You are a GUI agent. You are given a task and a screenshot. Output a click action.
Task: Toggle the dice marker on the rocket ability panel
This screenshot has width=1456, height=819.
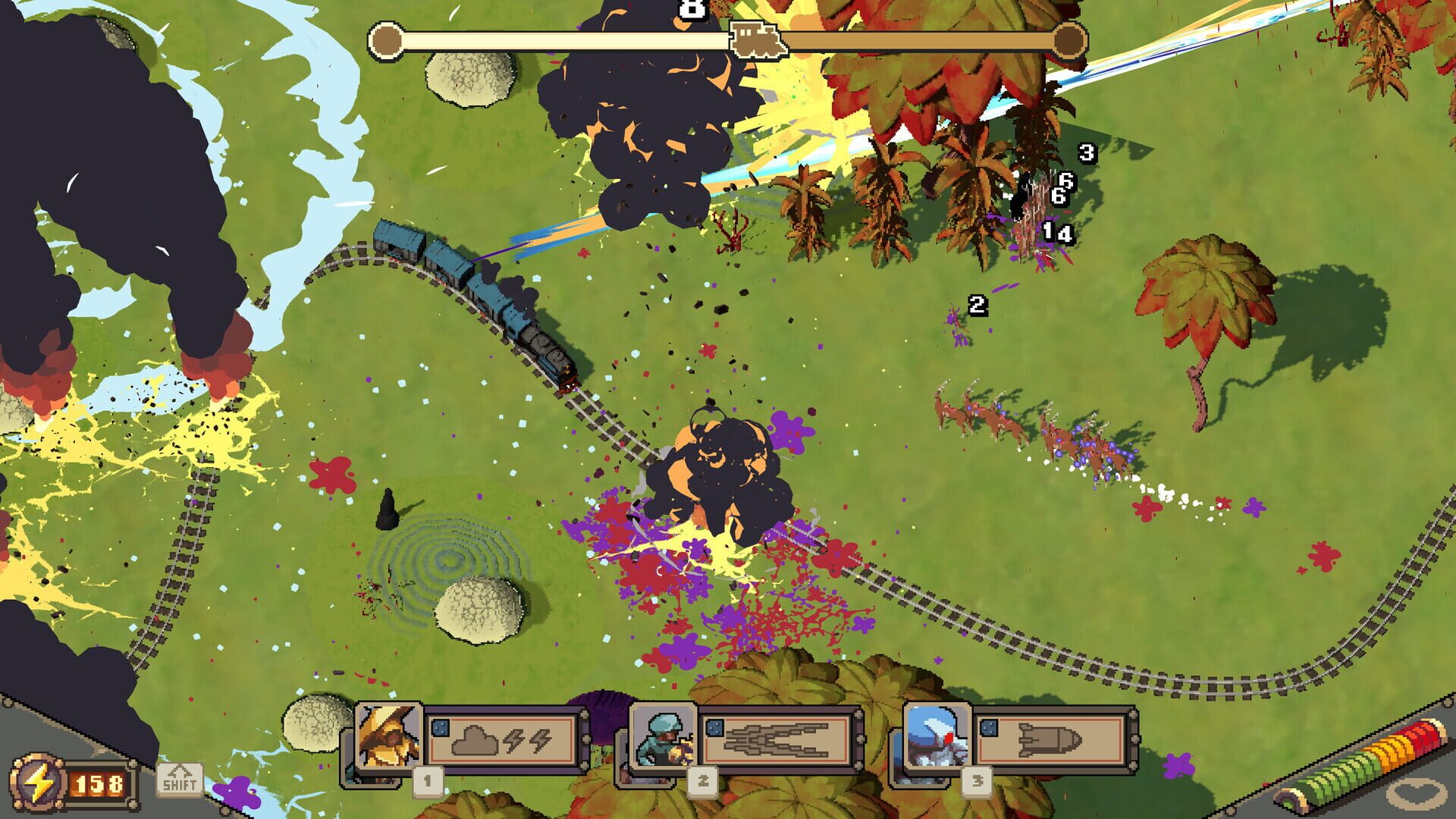(990, 726)
